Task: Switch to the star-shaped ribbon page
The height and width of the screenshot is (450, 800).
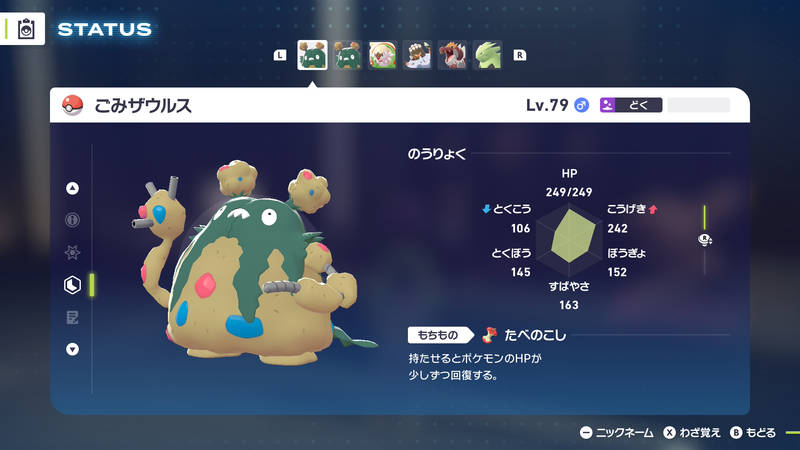Action: click(72, 253)
